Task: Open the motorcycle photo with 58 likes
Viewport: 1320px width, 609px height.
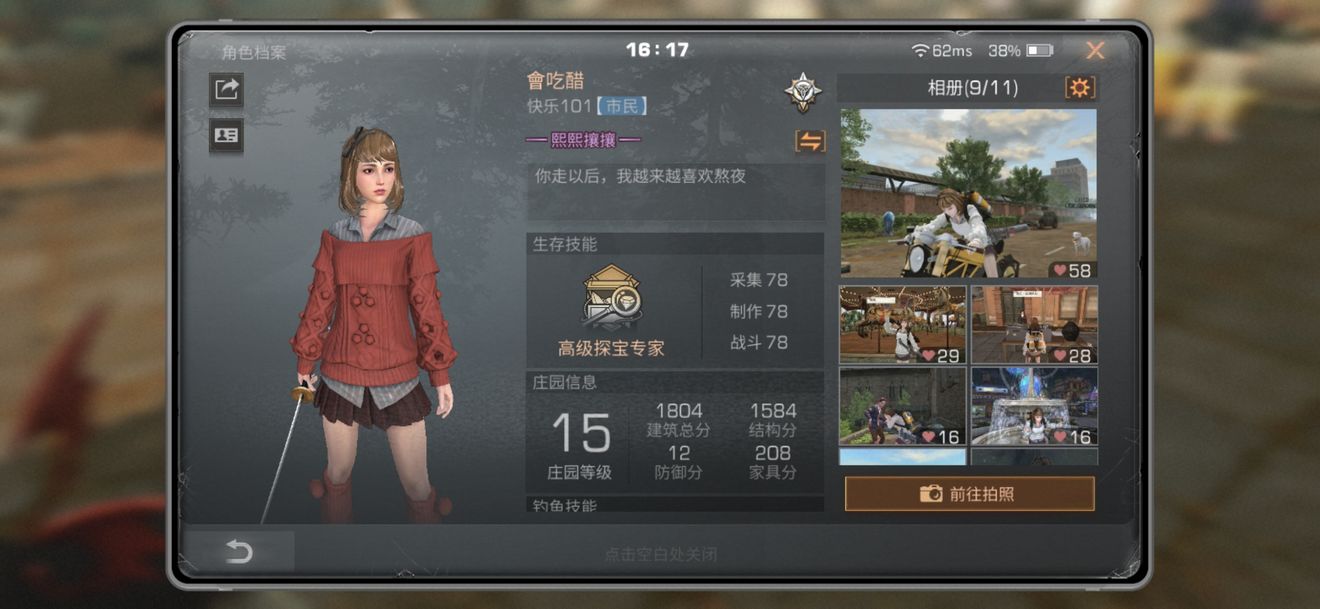Action: (968, 193)
